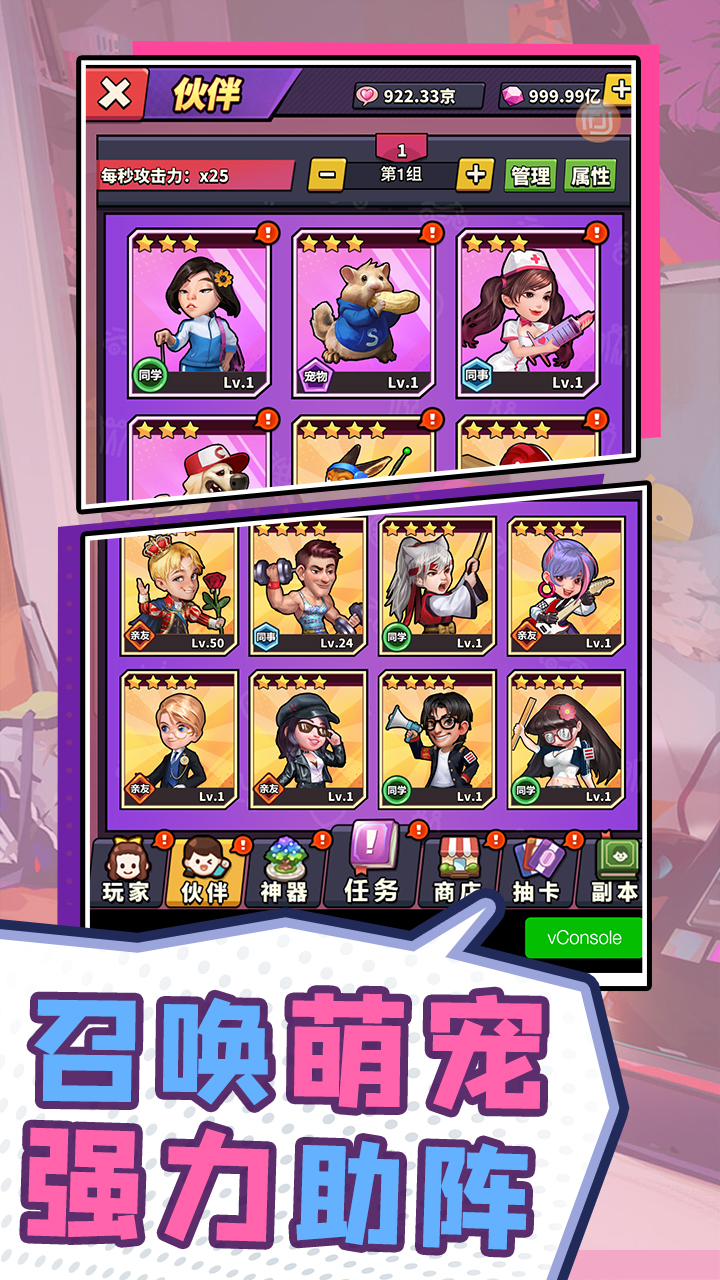The width and height of the screenshot is (720, 1280).
Task: Choose the crowned prince with rose card
Action: tap(180, 587)
